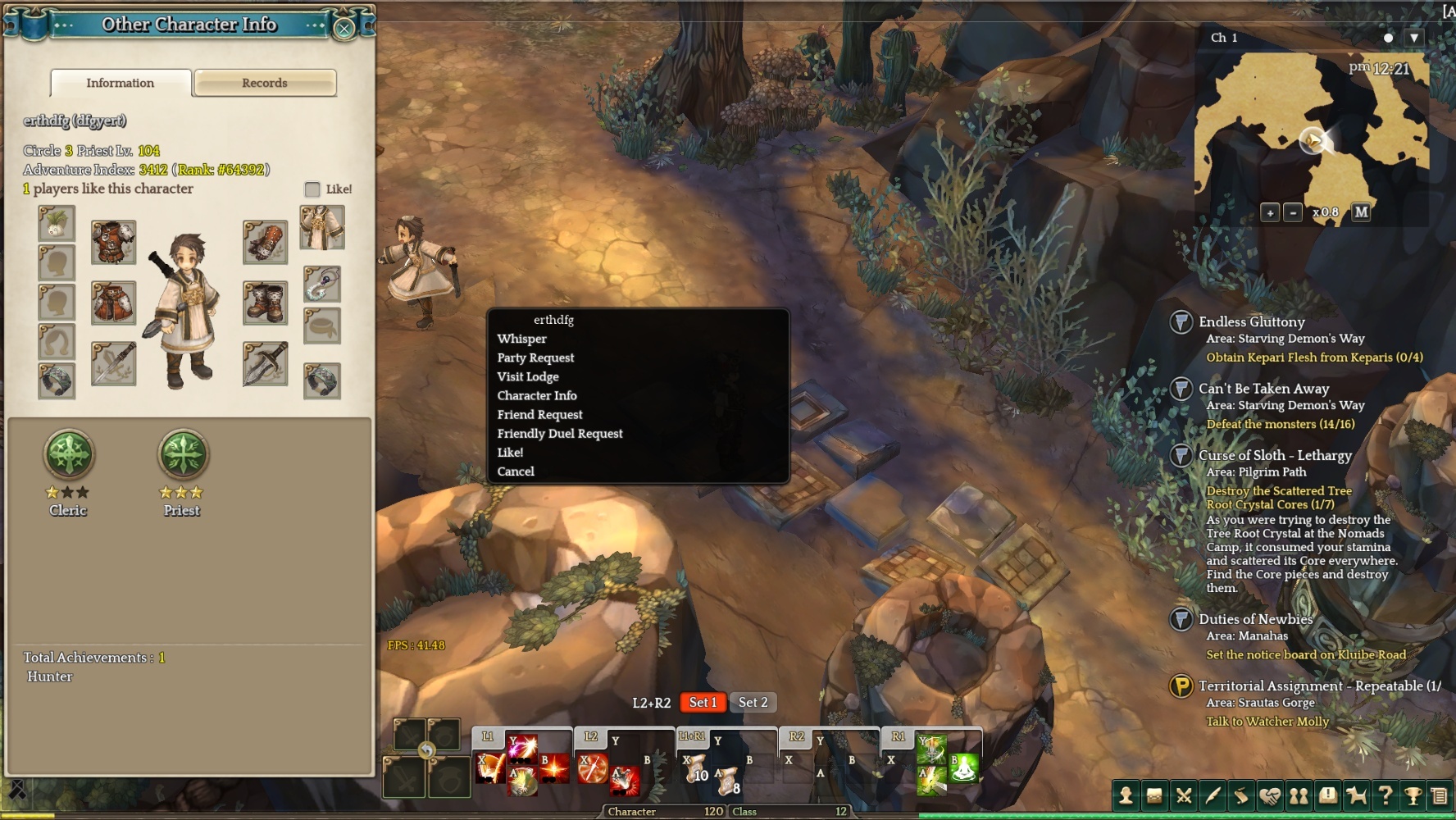Switch hotbar to Set 2
Viewport: 1456px width, 820px height.
pyautogui.click(x=753, y=703)
